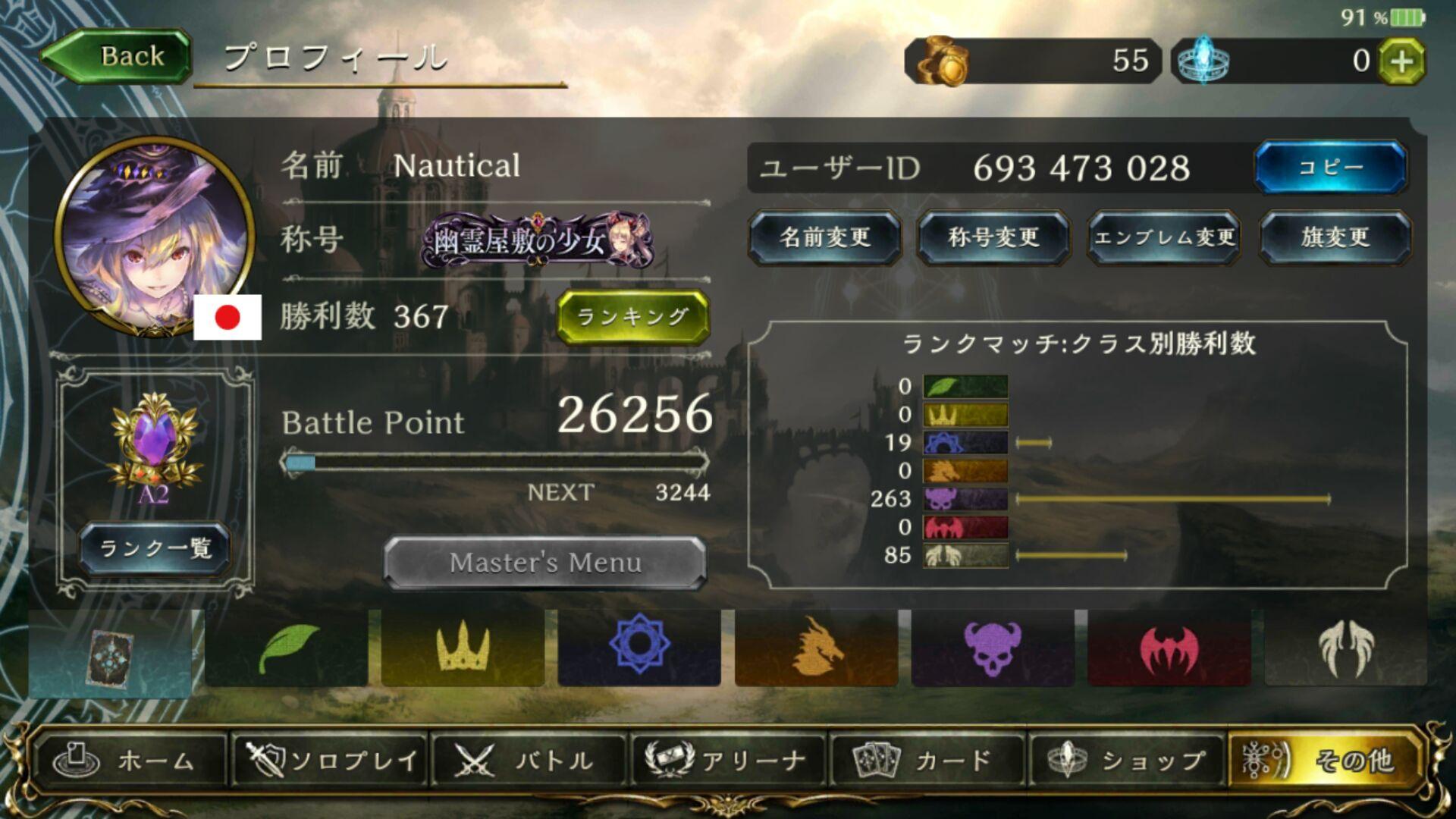Open the バトル battle menu
The image size is (1456, 819).
pos(527,760)
